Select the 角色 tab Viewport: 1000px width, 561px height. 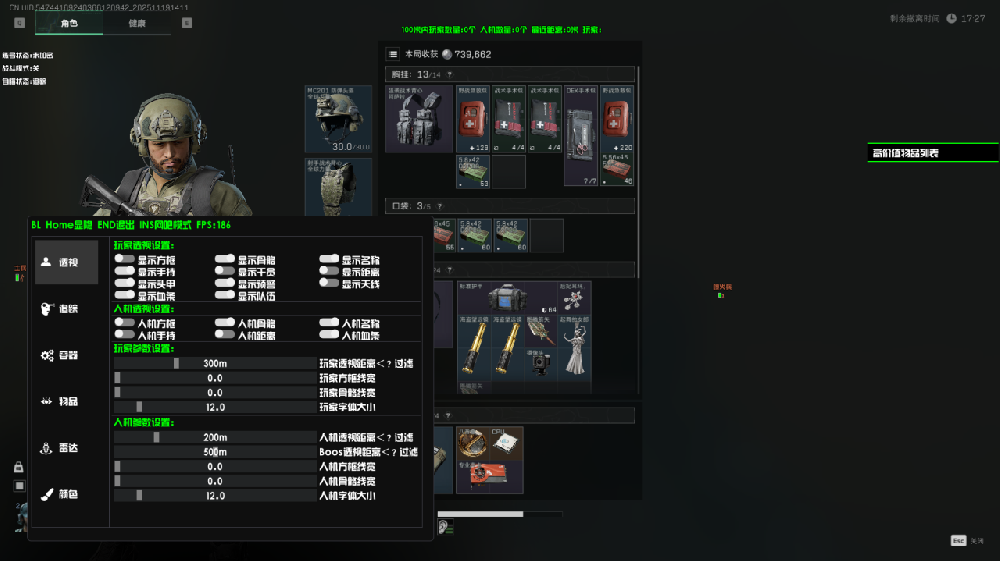69,23
